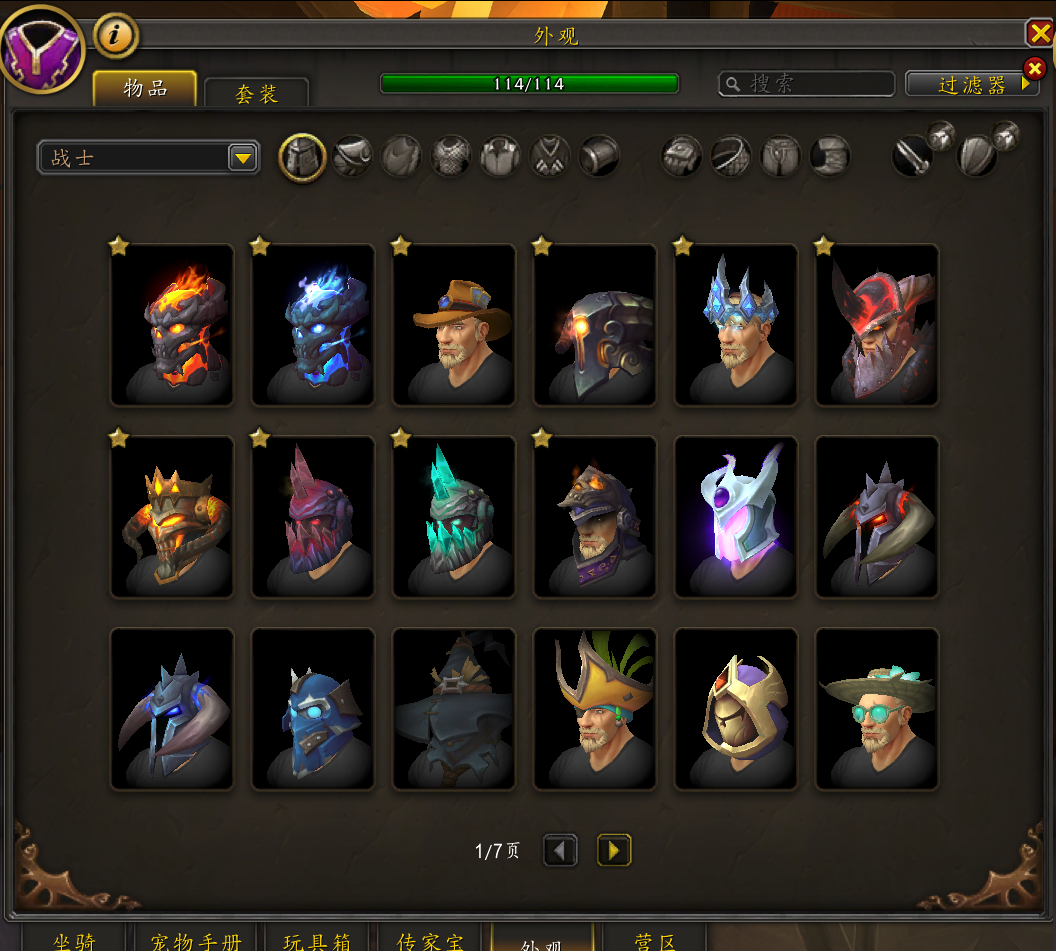Choose the orange flaming rock helm appearance
Viewport: 1056px width, 951px height.
(172, 325)
